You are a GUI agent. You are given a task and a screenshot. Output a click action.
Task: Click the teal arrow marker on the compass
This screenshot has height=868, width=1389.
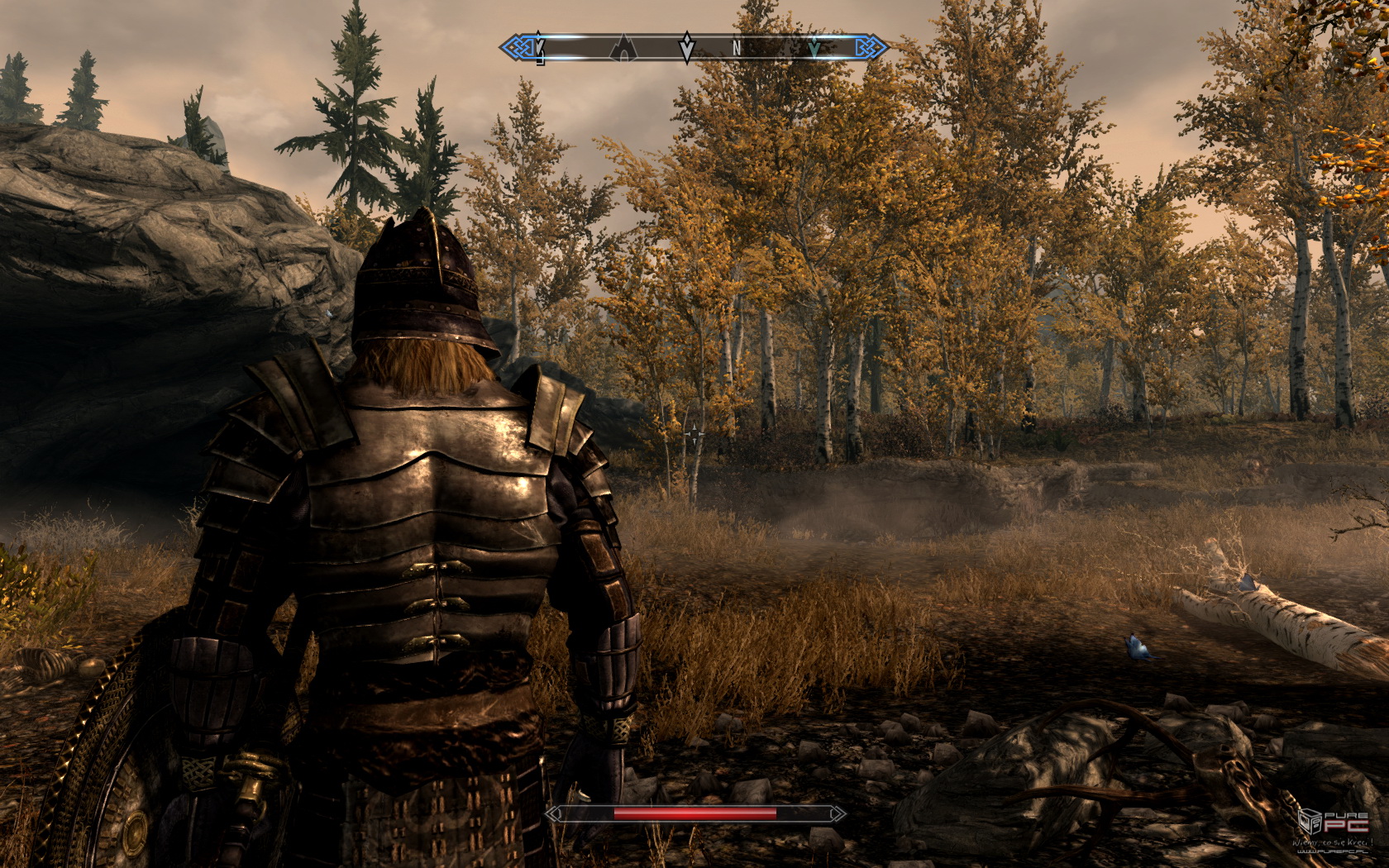click(x=814, y=49)
